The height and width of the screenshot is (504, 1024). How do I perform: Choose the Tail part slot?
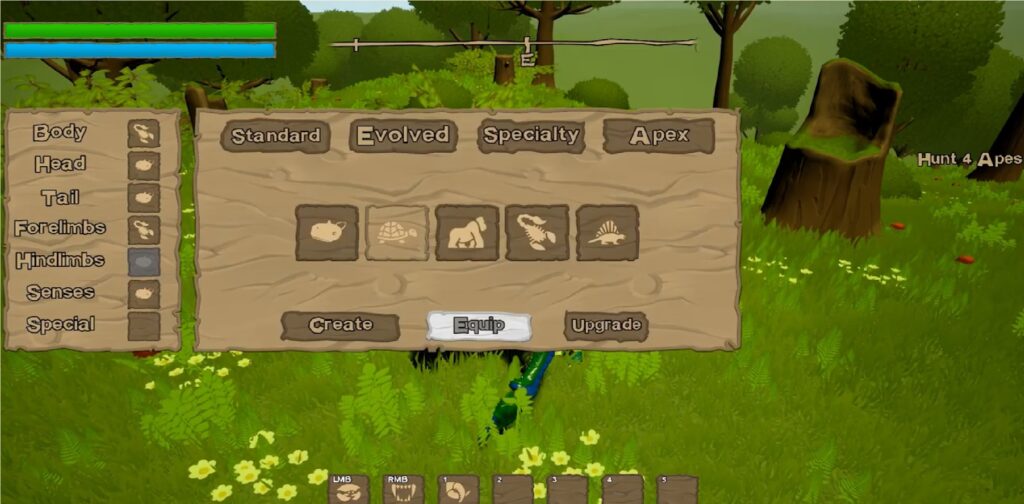(x=144, y=197)
